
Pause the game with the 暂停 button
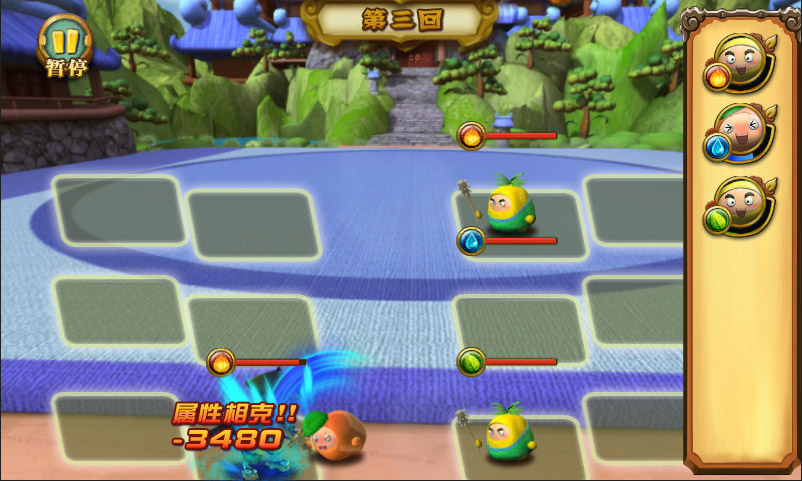pyautogui.click(x=65, y=43)
